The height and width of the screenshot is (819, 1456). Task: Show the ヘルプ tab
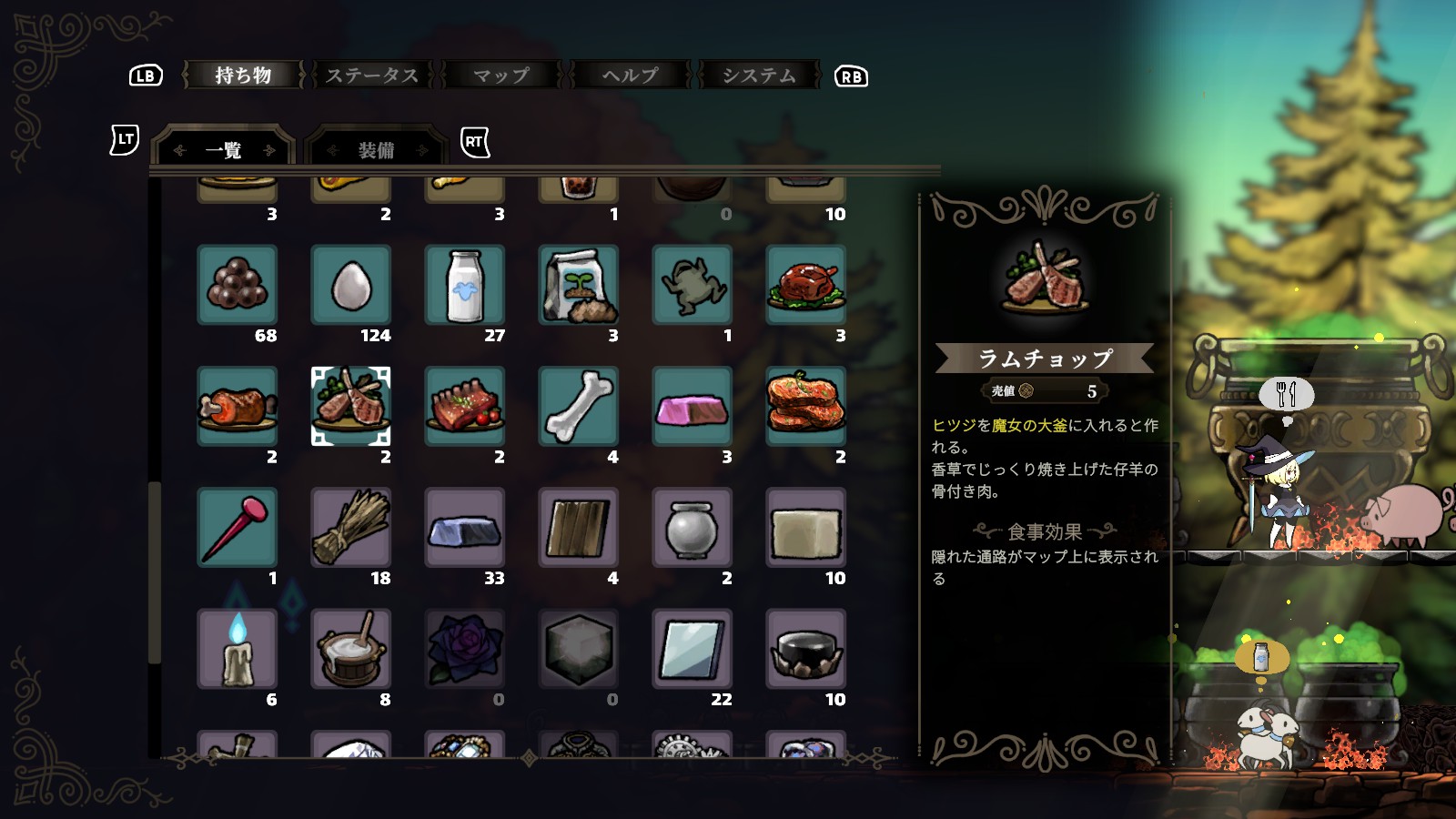630,76
